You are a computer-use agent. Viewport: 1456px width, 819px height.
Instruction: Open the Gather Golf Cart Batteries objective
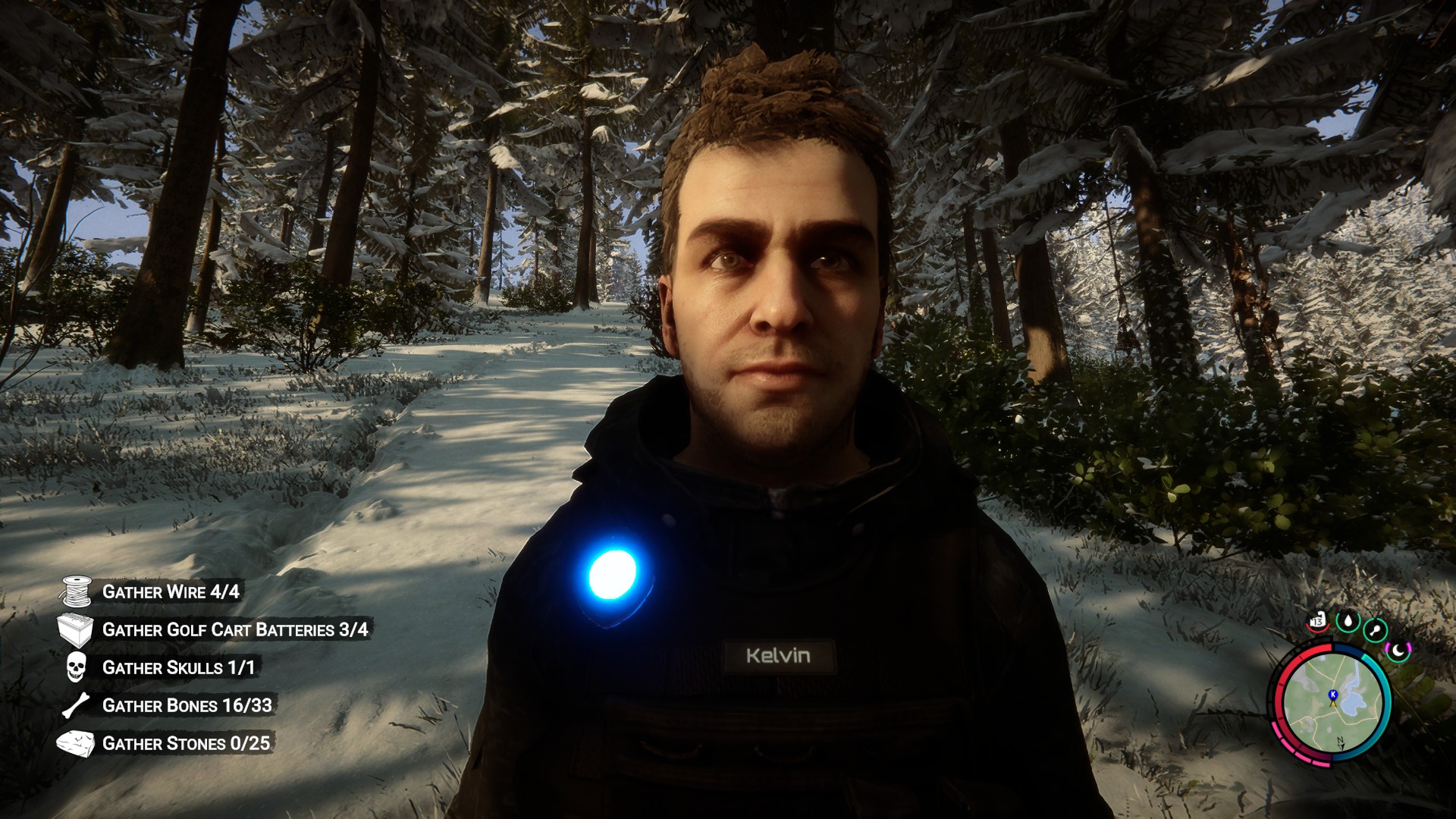235,629
